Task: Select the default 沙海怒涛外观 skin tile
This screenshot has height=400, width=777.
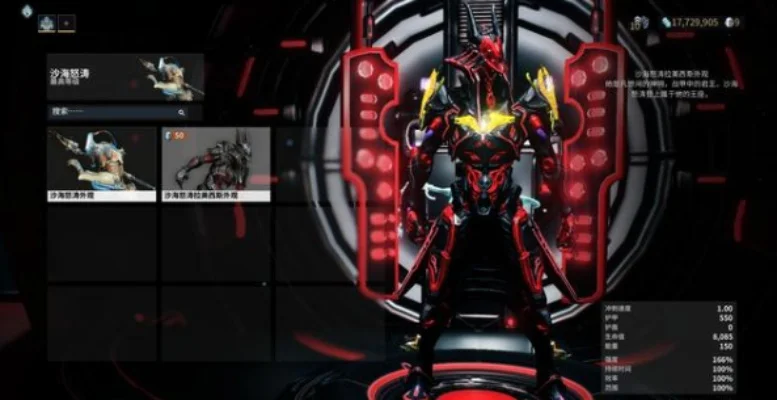Action: (101, 163)
